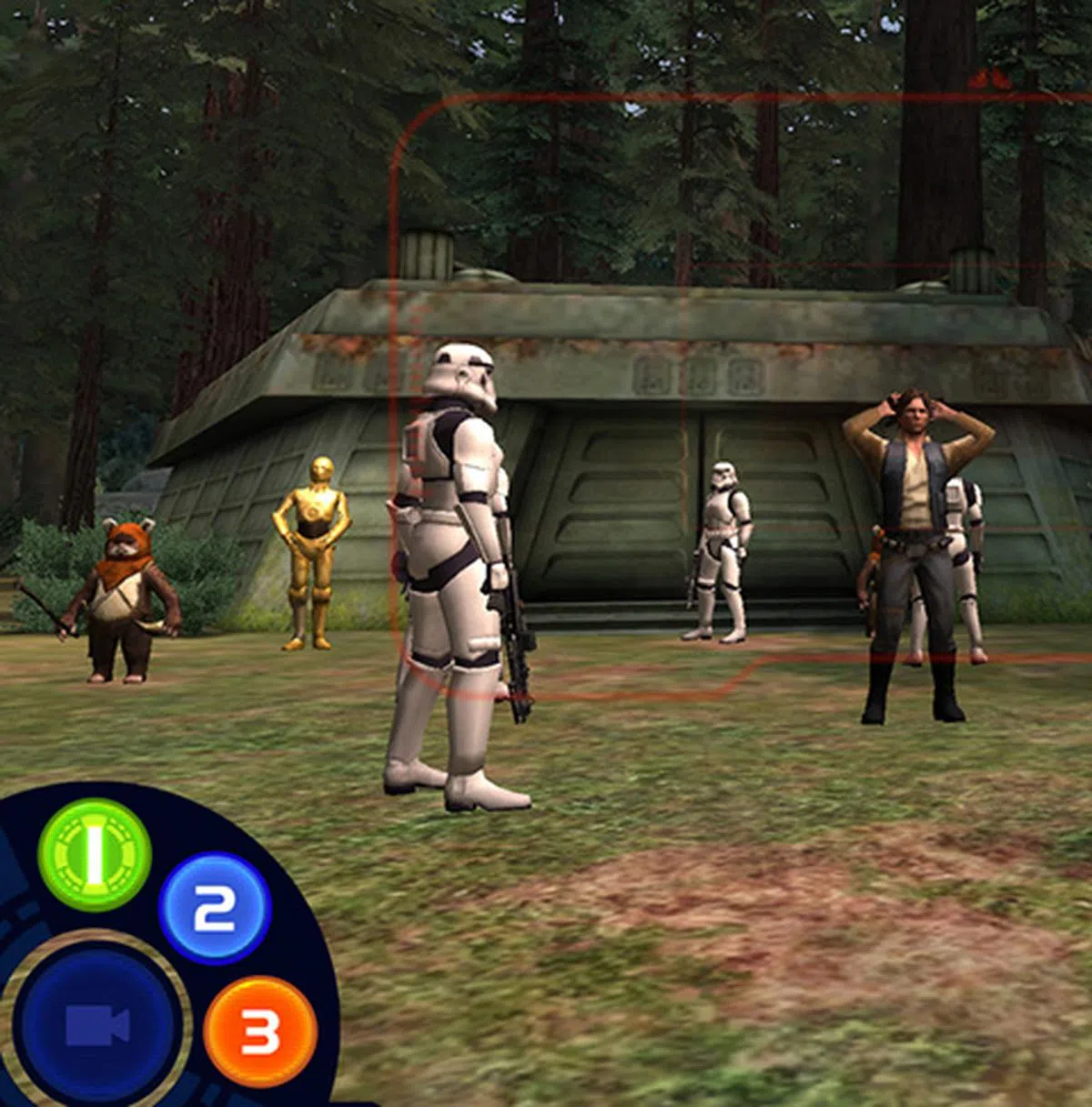Tap the orange number 3 button

tap(260, 1032)
